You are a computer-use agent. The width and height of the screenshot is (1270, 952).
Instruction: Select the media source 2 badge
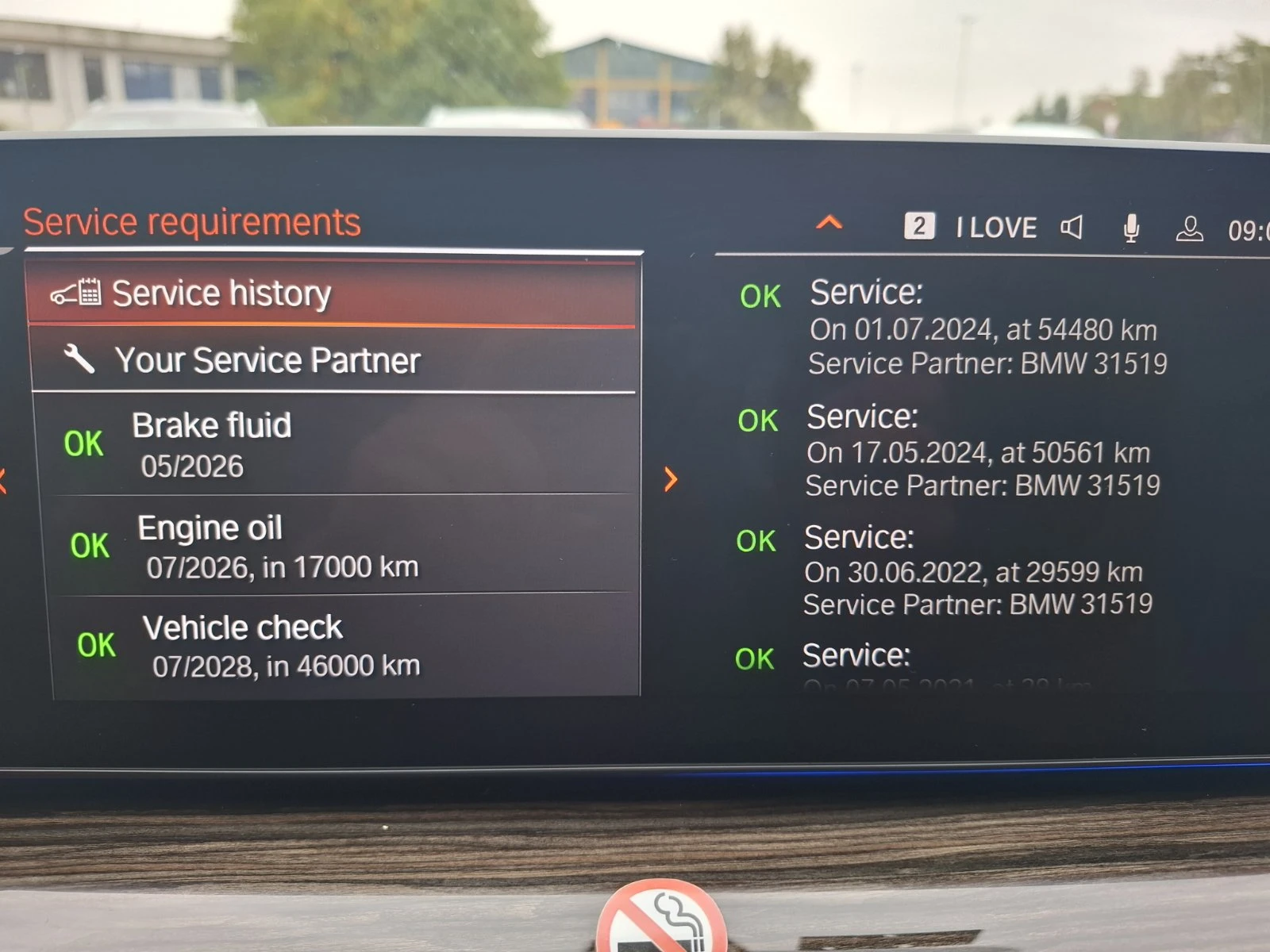921,226
